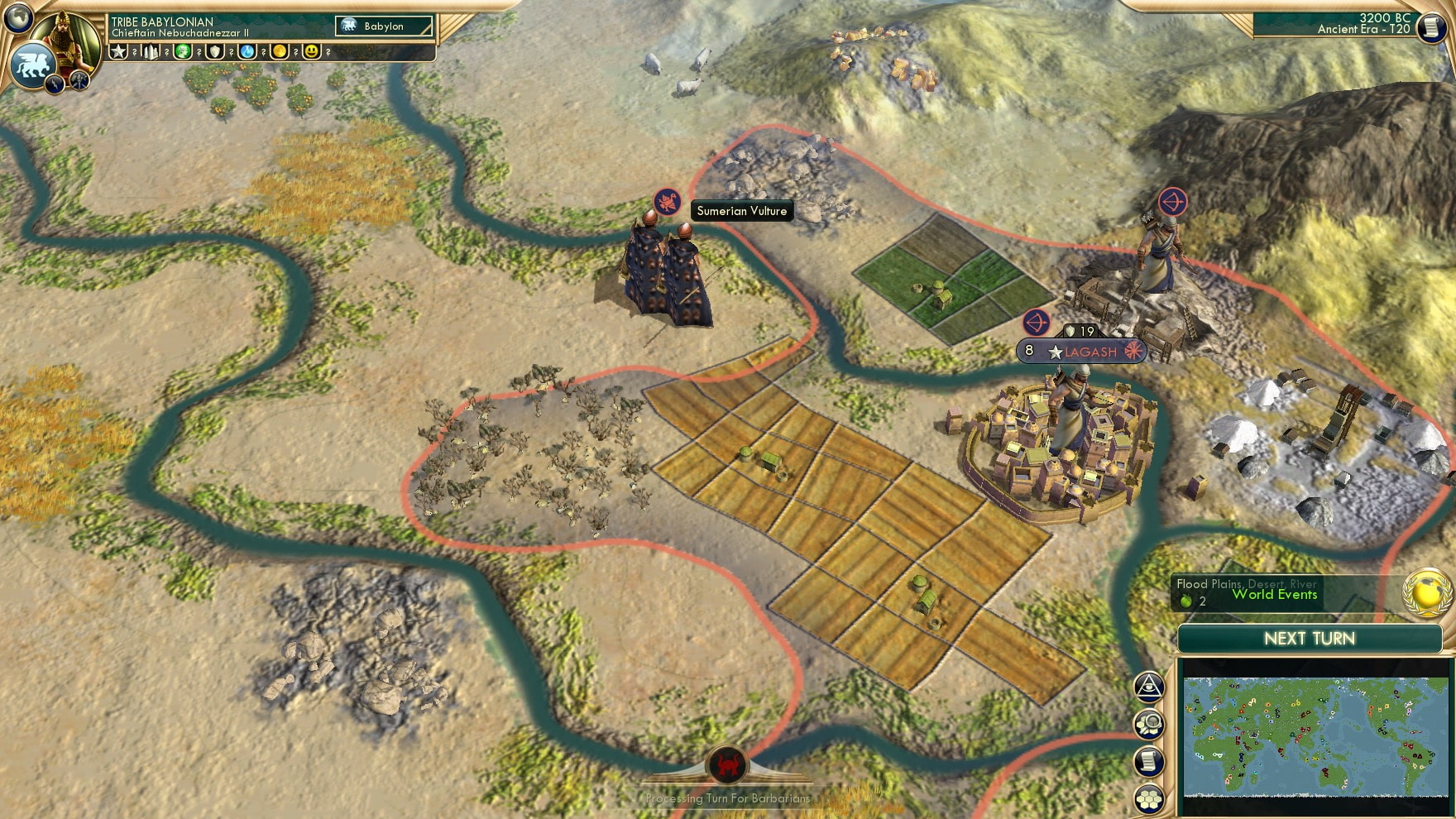Click the happiness smiley icon
Screen dimensions: 1456x819
pos(310,51)
